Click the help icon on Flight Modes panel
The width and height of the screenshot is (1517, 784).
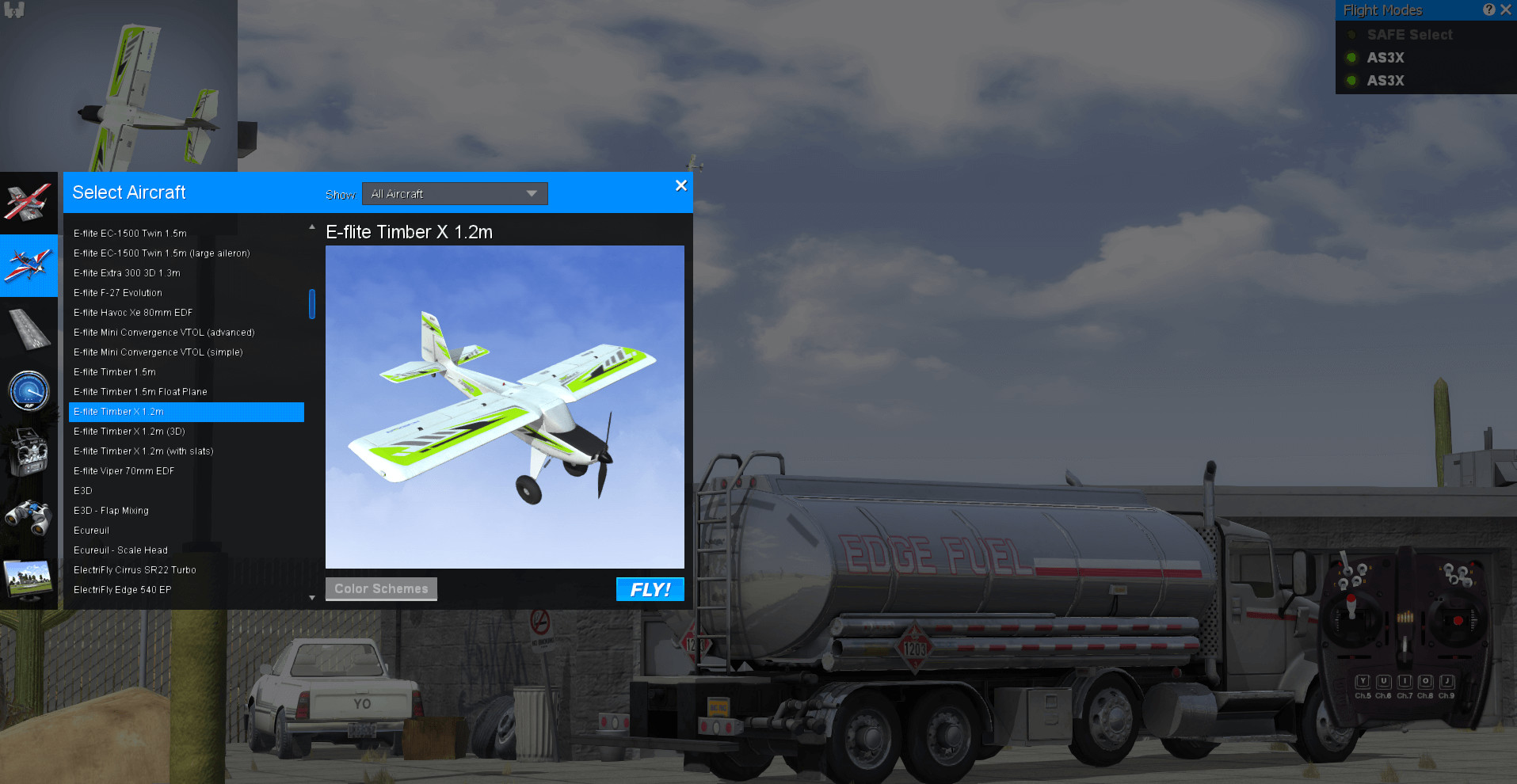pyautogui.click(x=1488, y=10)
